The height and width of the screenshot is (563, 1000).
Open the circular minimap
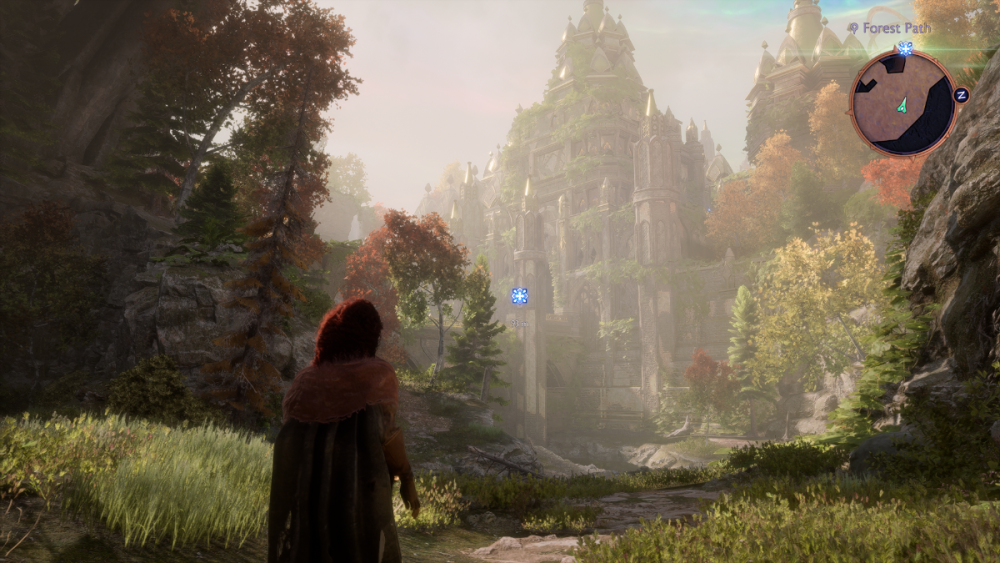pyautogui.click(x=903, y=103)
